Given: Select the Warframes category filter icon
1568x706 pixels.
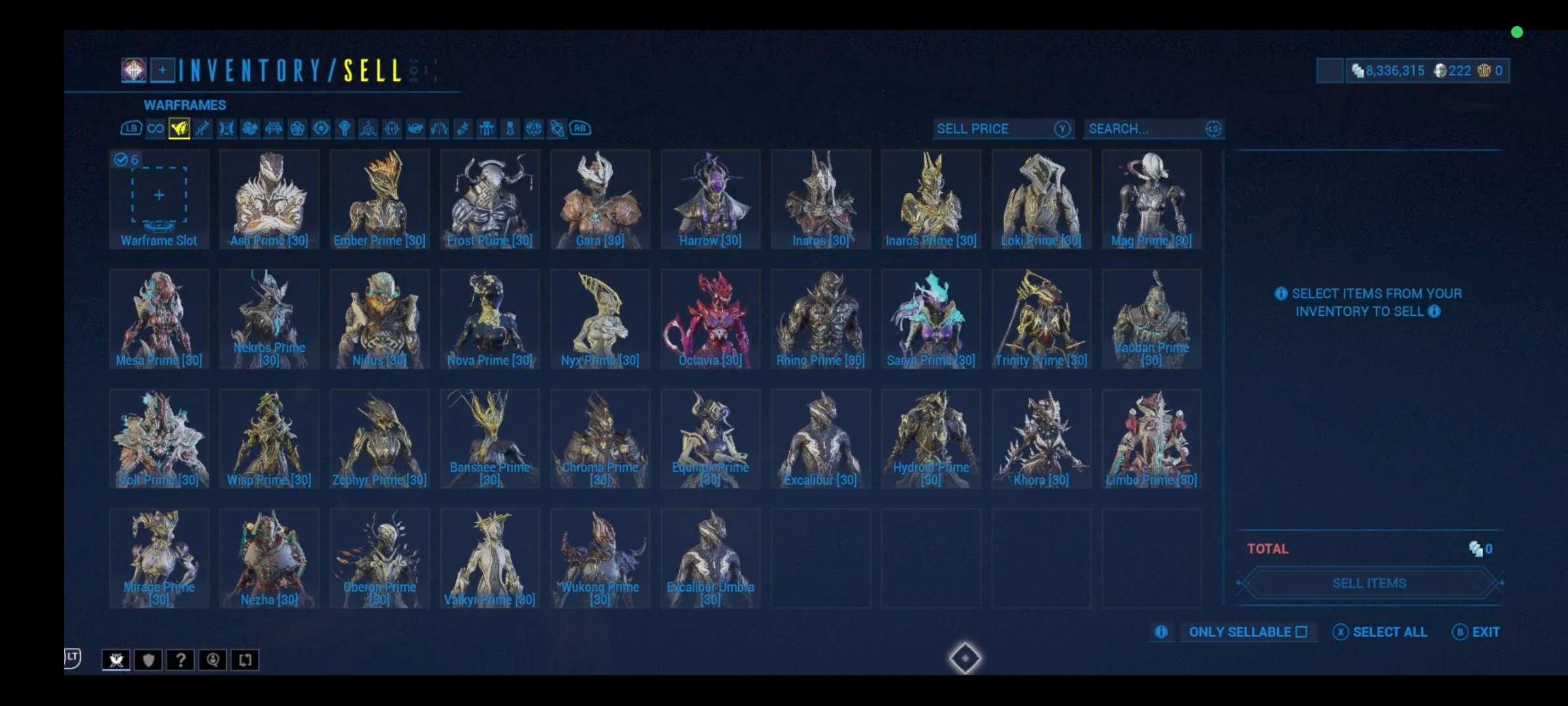Looking at the screenshot, I should coord(179,129).
